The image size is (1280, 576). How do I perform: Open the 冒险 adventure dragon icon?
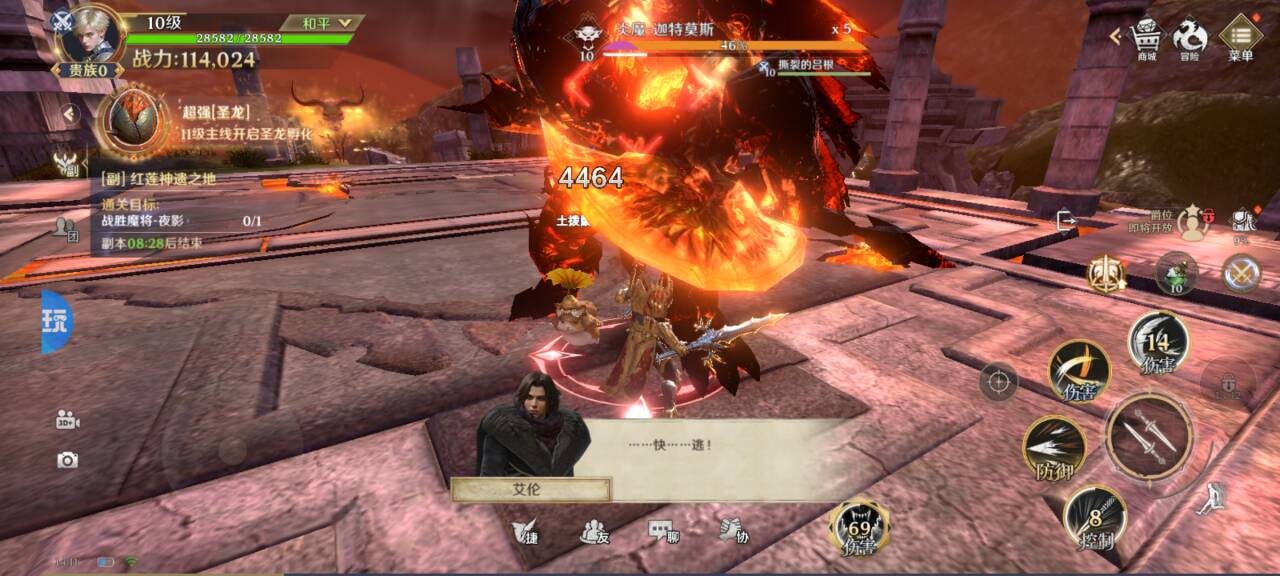coord(1190,38)
